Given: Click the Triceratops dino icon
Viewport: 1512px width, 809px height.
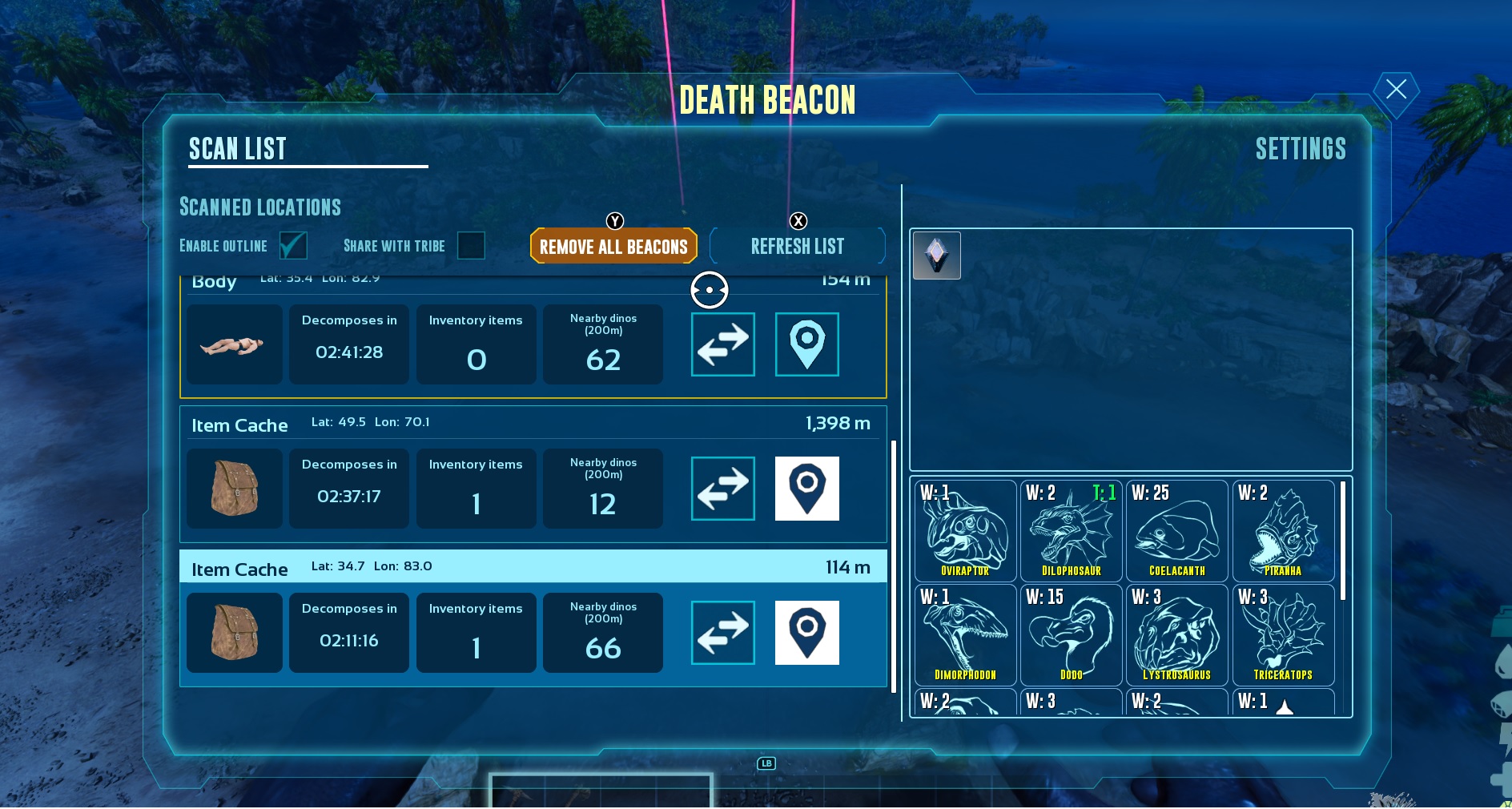Looking at the screenshot, I should click(x=1283, y=633).
